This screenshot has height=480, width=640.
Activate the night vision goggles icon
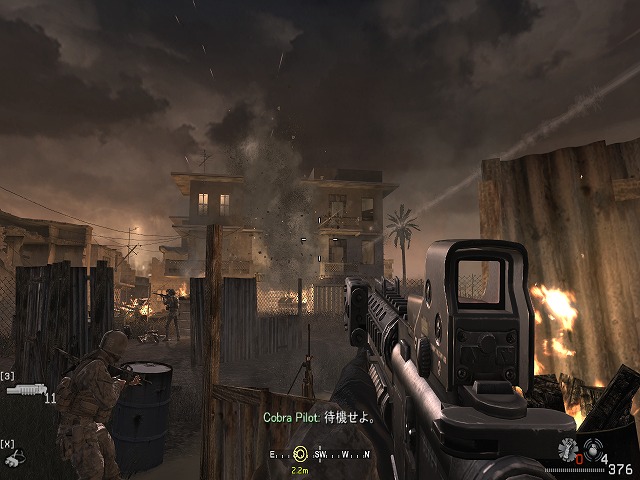[x=15, y=458]
